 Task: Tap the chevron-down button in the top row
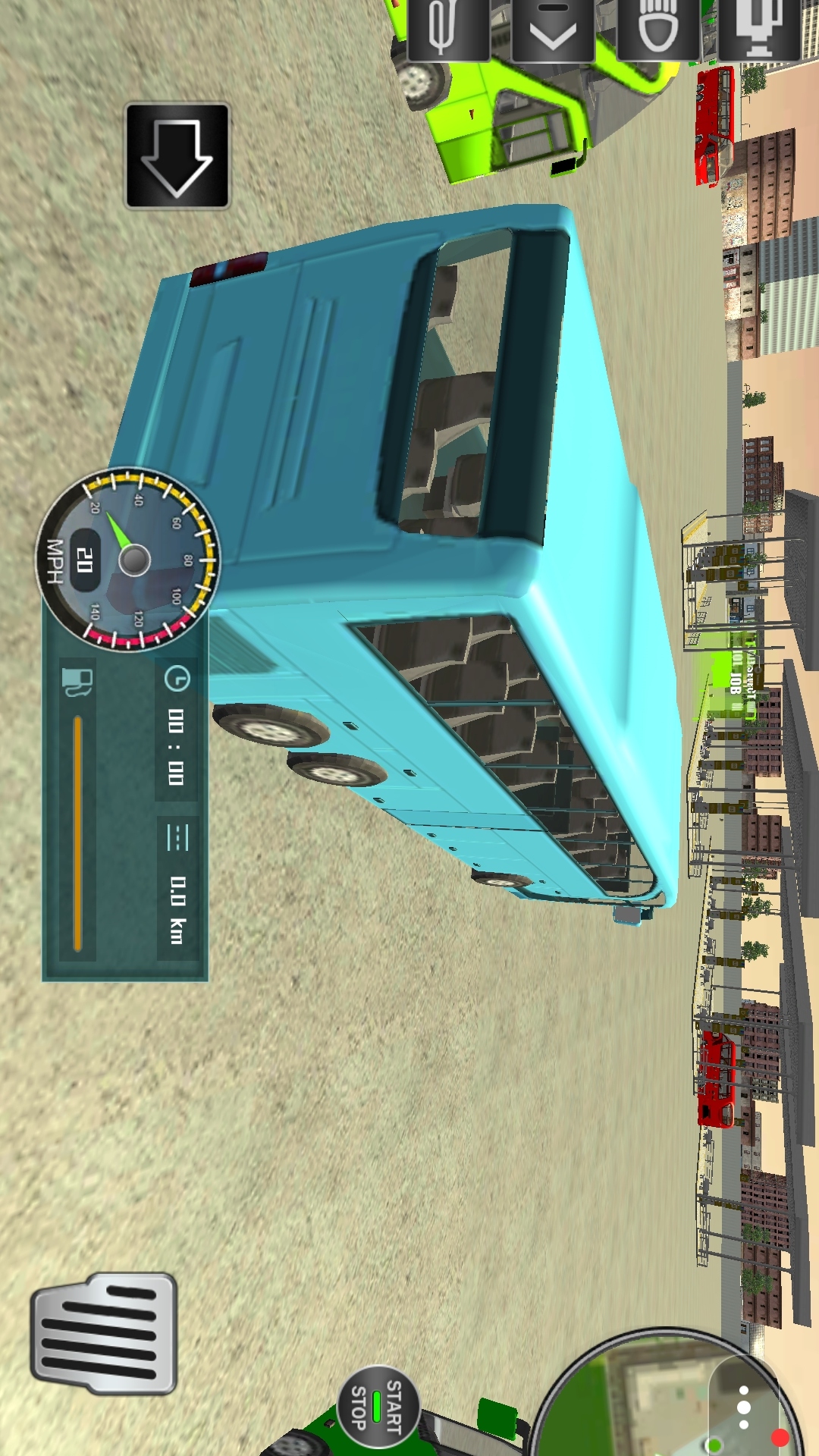553,30
